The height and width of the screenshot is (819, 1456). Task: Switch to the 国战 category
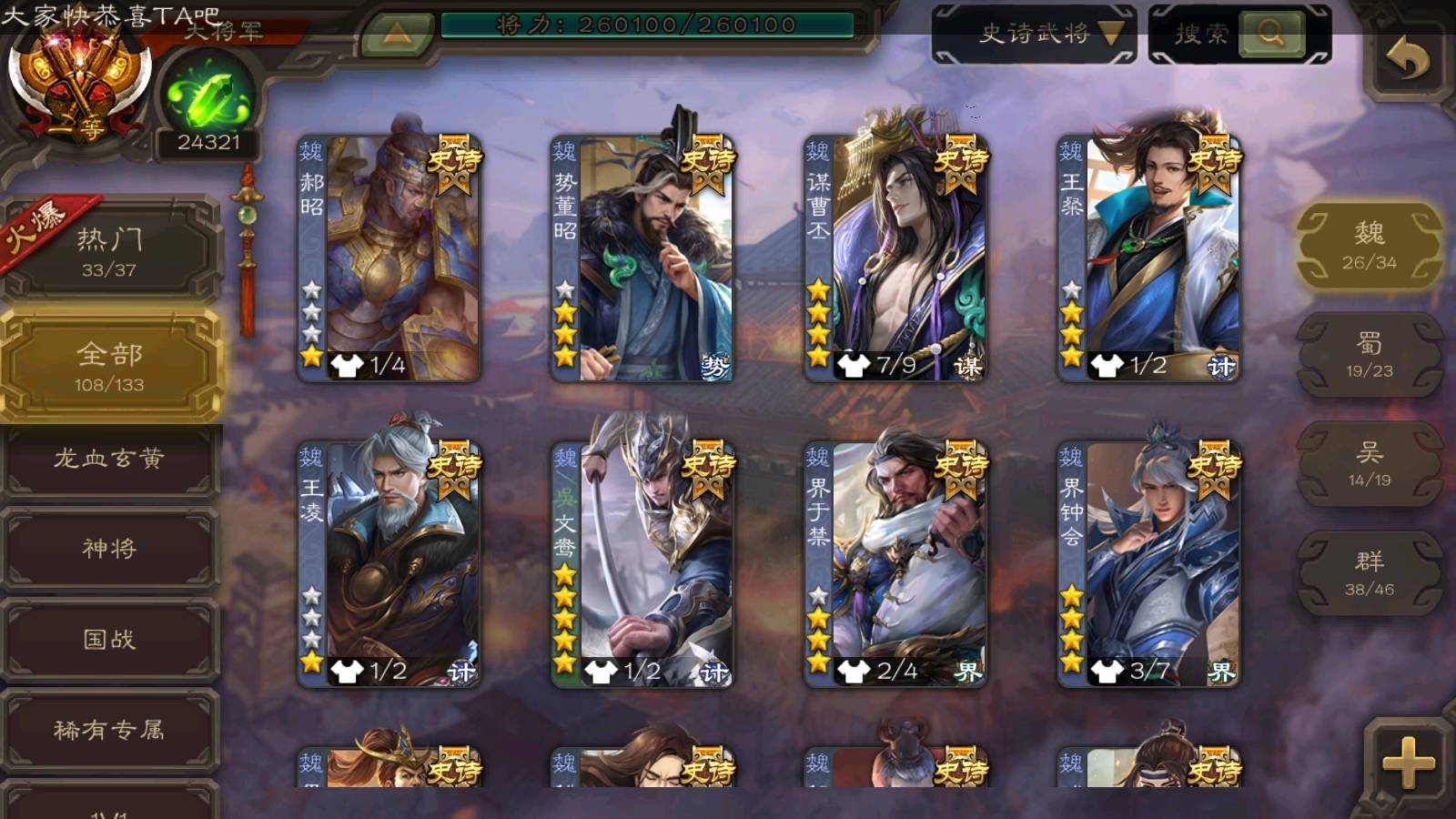(109, 640)
